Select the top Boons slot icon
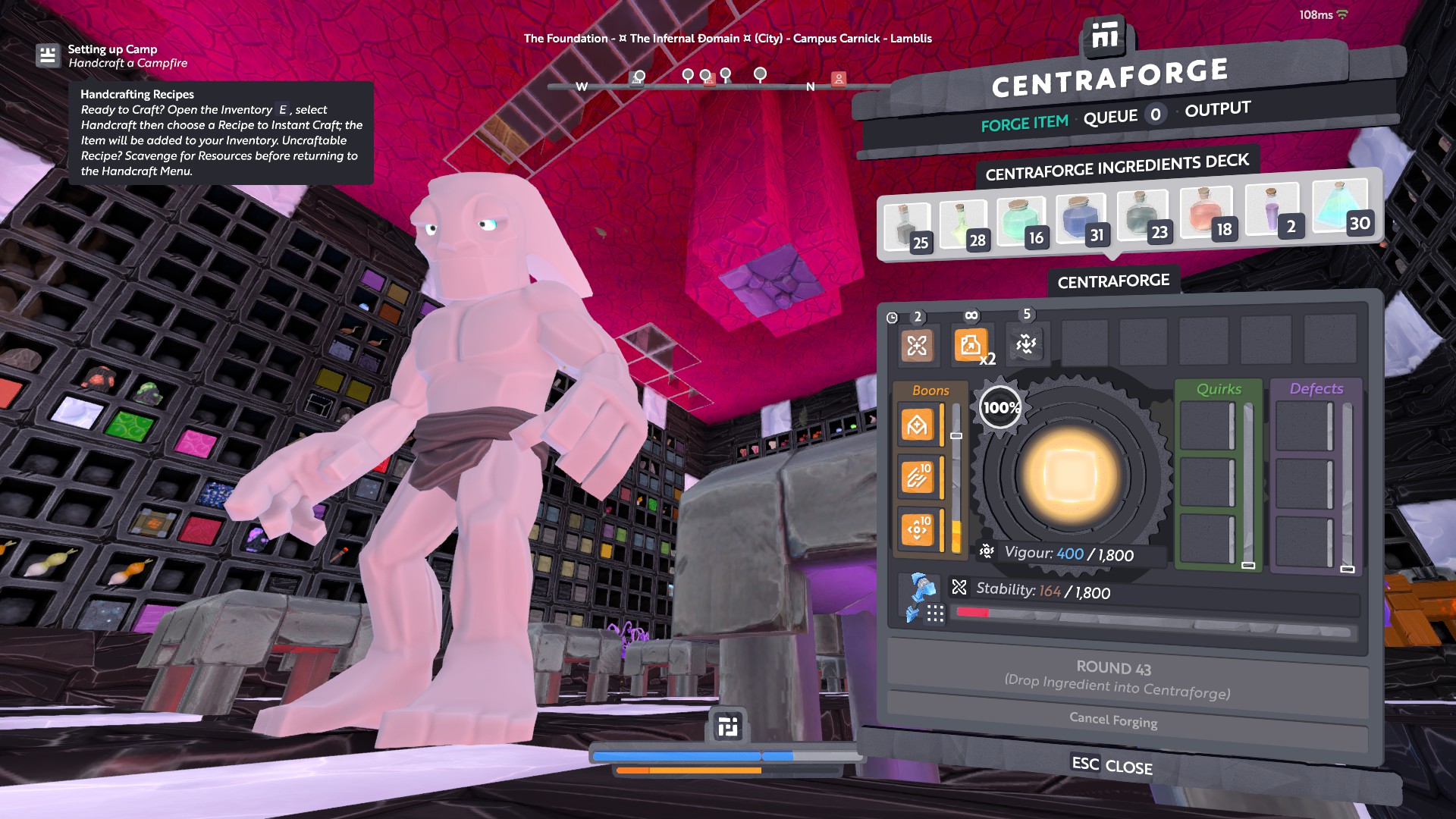 click(x=917, y=425)
